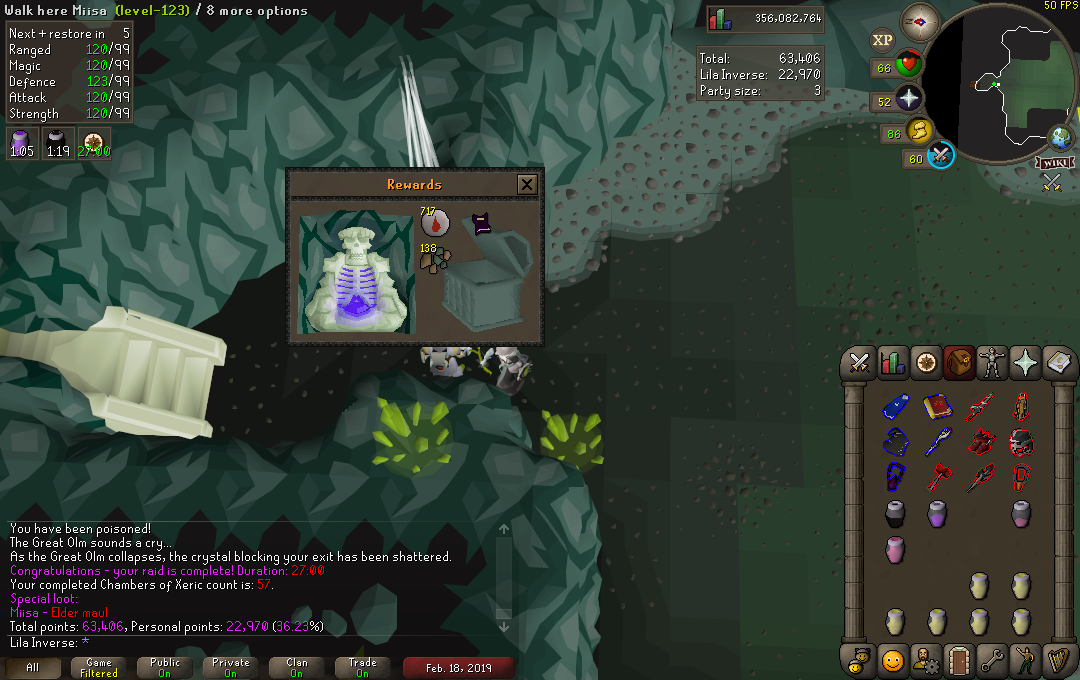Image resolution: width=1080 pixels, height=680 pixels.
Task: Close the Rewards window
Action: pos(527,184)
